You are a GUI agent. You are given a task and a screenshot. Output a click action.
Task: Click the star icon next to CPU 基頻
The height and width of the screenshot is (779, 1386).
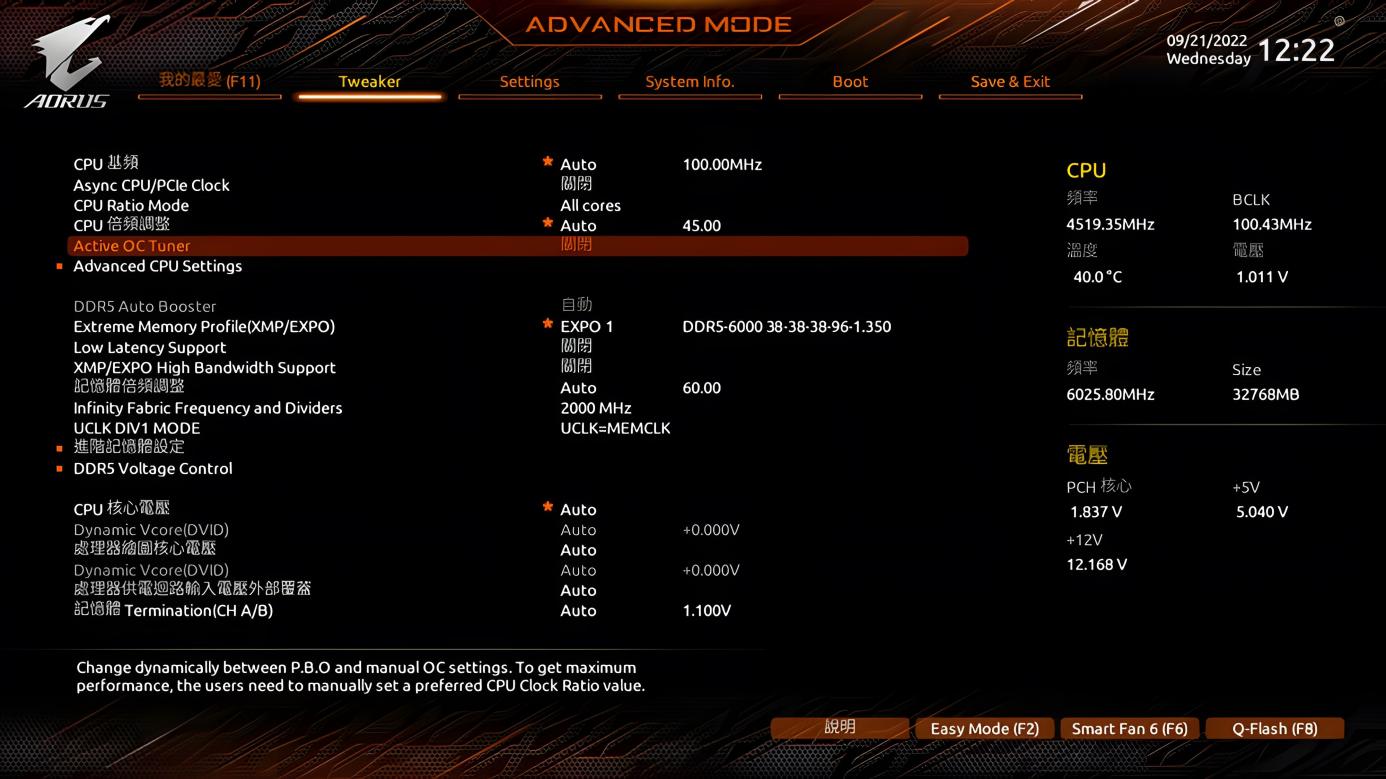coord(547,160)
